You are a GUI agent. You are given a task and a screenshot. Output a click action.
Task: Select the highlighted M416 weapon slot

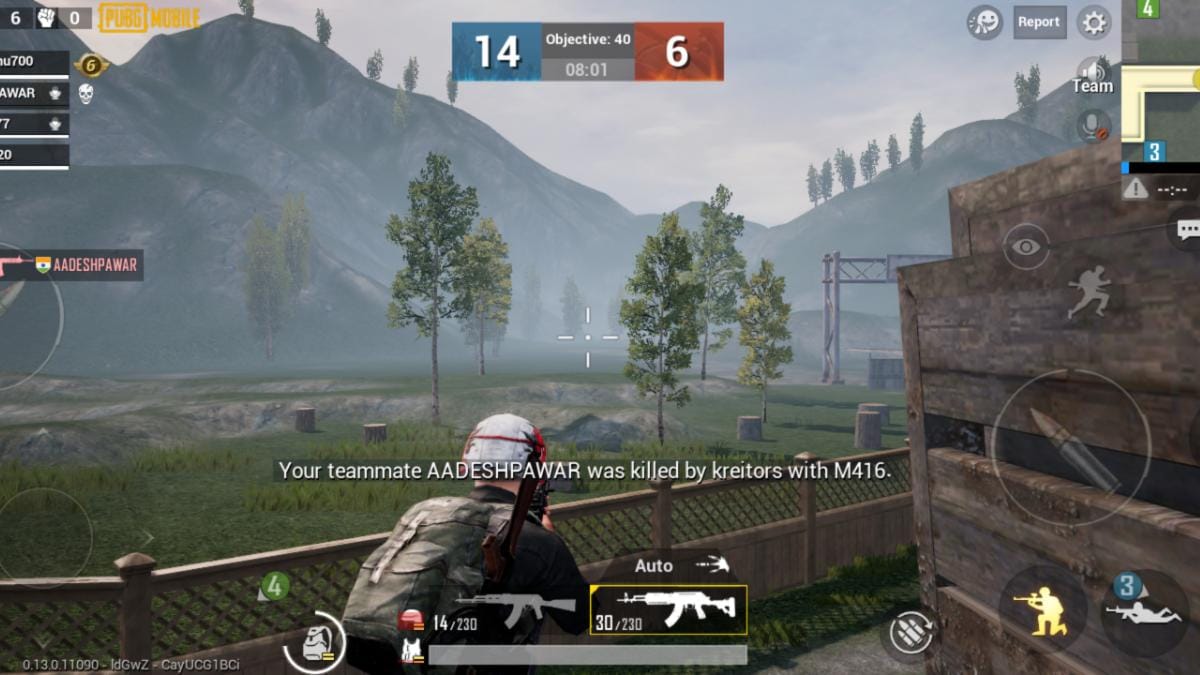pos(669,610)
